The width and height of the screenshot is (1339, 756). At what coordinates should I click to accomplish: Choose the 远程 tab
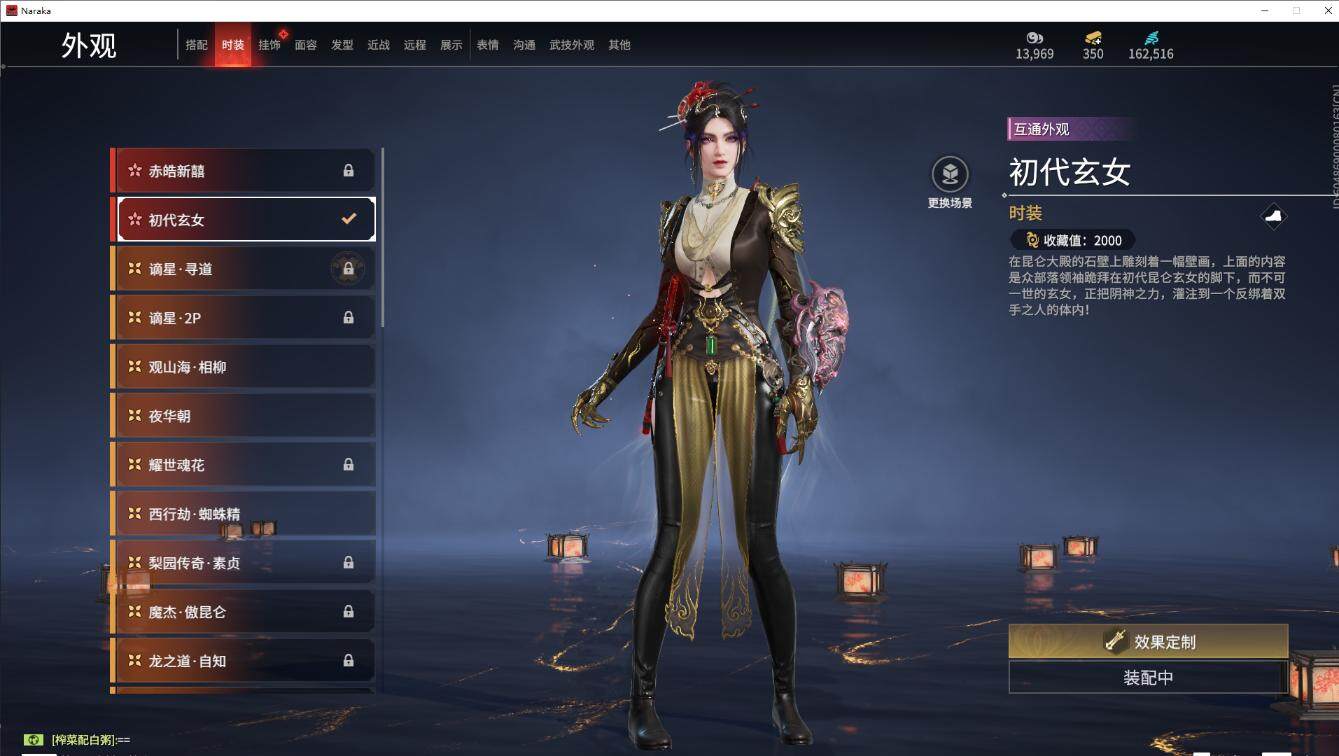[415, 45]
